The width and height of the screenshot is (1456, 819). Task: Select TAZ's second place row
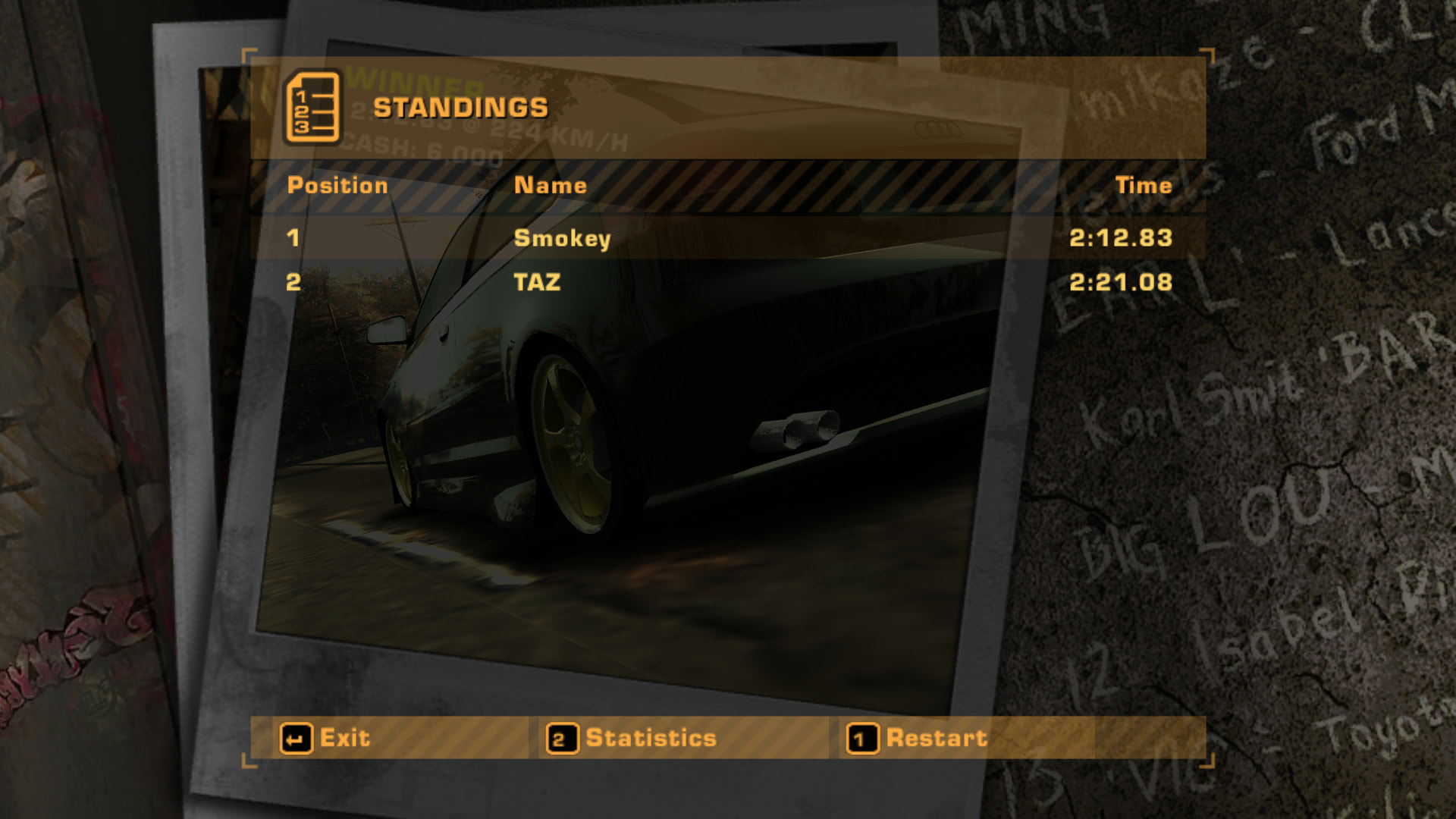point(728,282)
